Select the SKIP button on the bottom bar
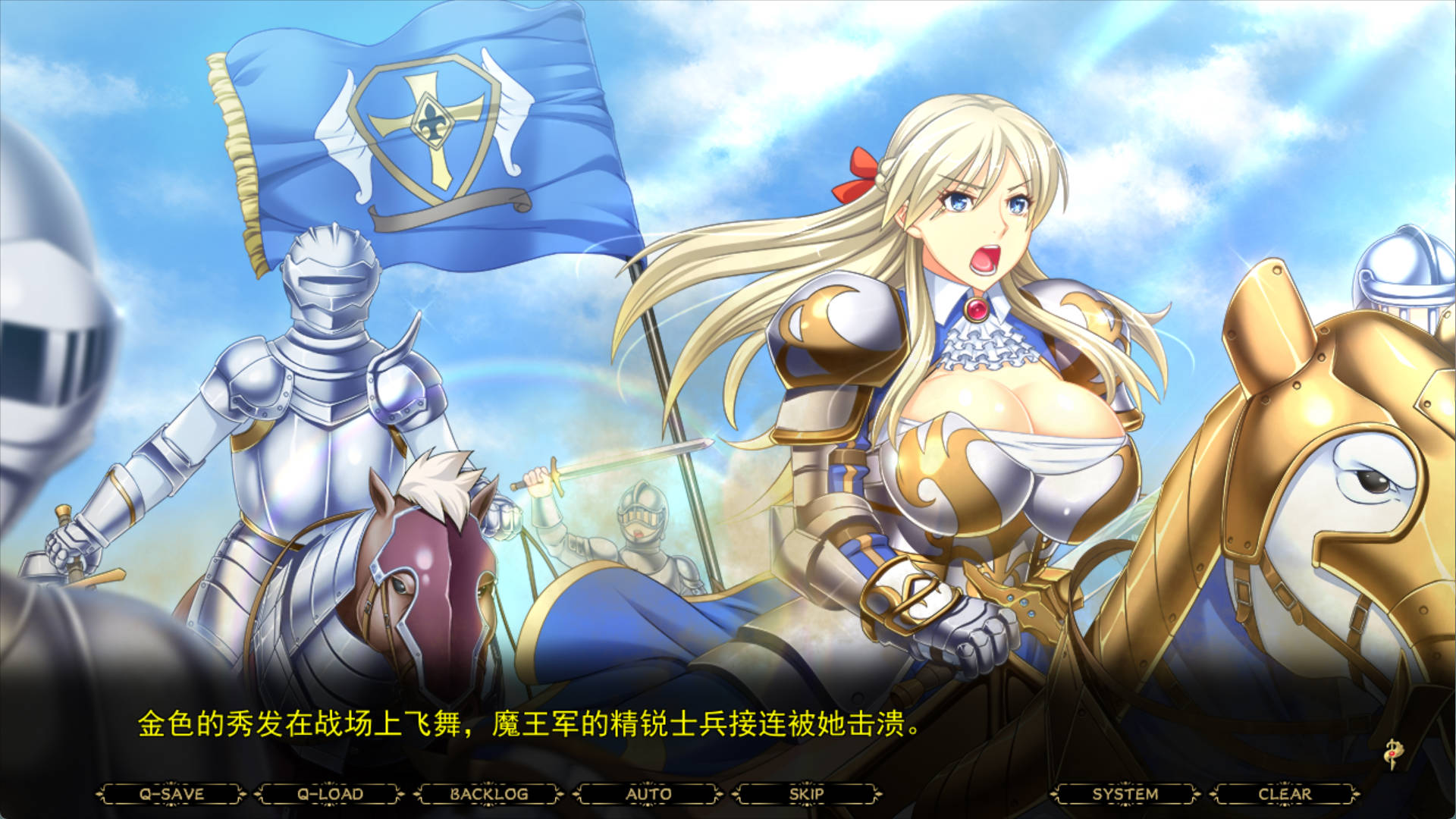The width and height of the screenshot is (1456, 819). pyautogui.click(x=808, y=792)
